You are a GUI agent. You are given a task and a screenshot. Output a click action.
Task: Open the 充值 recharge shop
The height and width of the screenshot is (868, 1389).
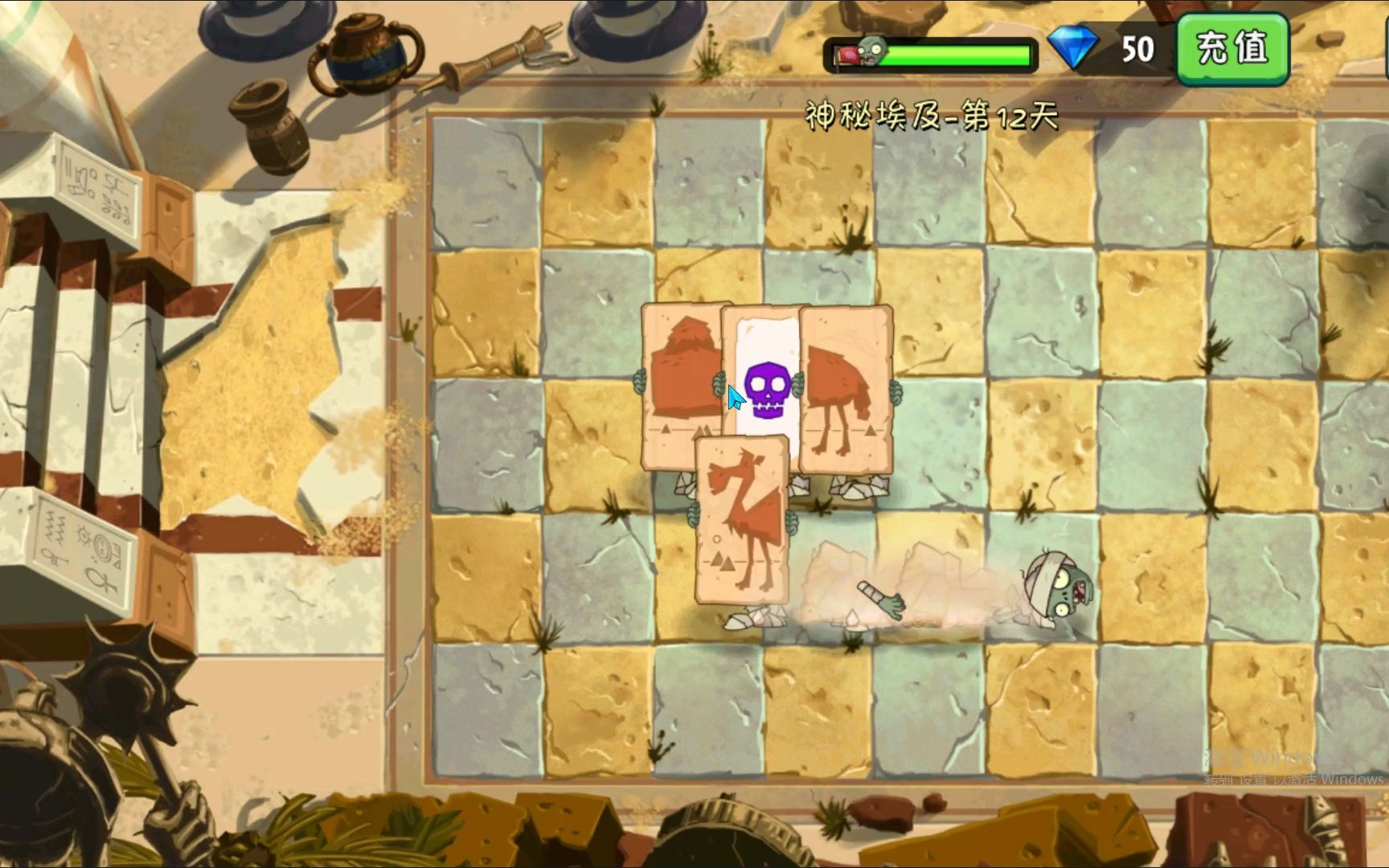(x=1232, y=48)
